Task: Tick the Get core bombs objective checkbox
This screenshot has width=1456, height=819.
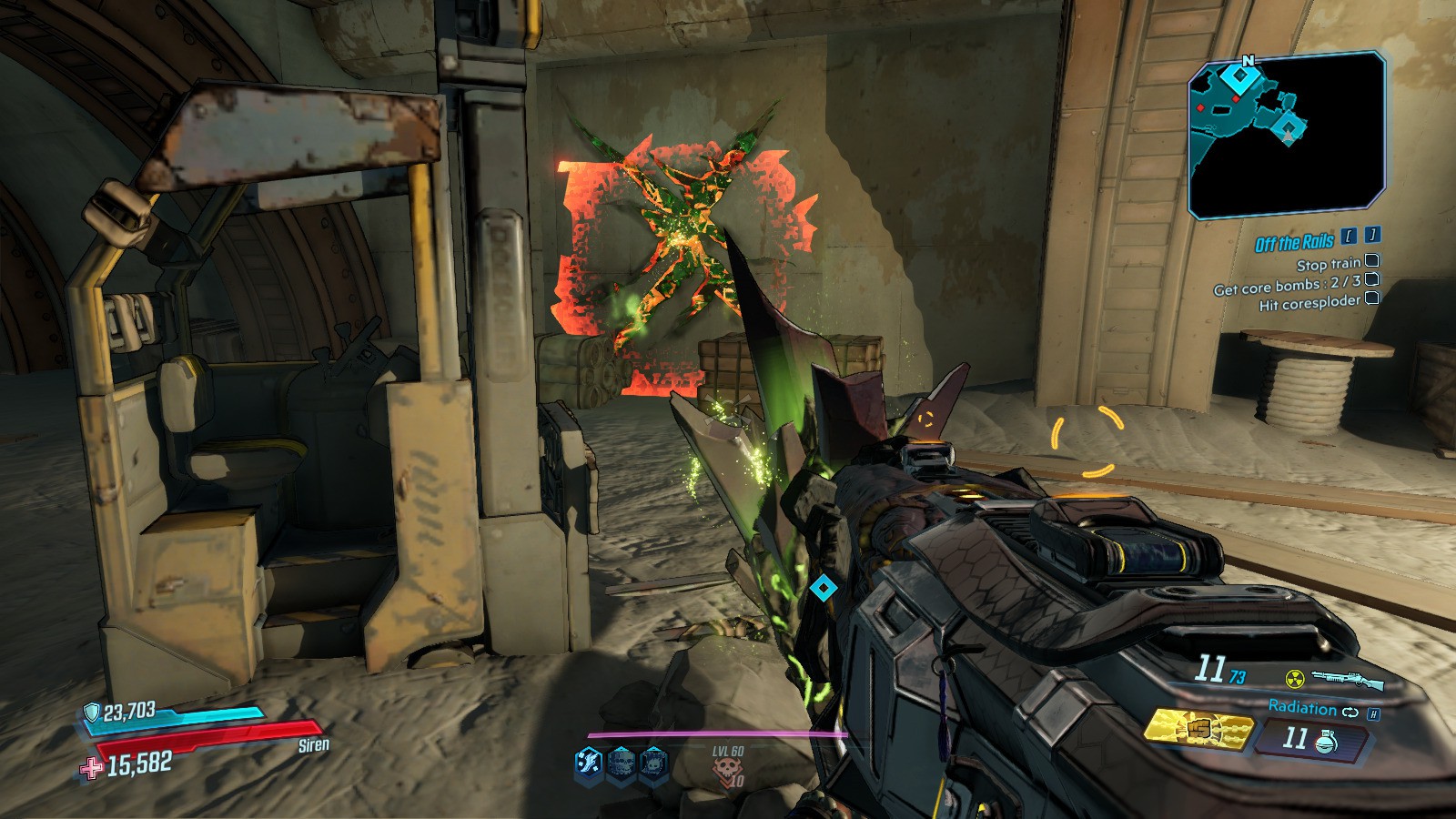Action: pyautogui.click(x=1371, y=279)
